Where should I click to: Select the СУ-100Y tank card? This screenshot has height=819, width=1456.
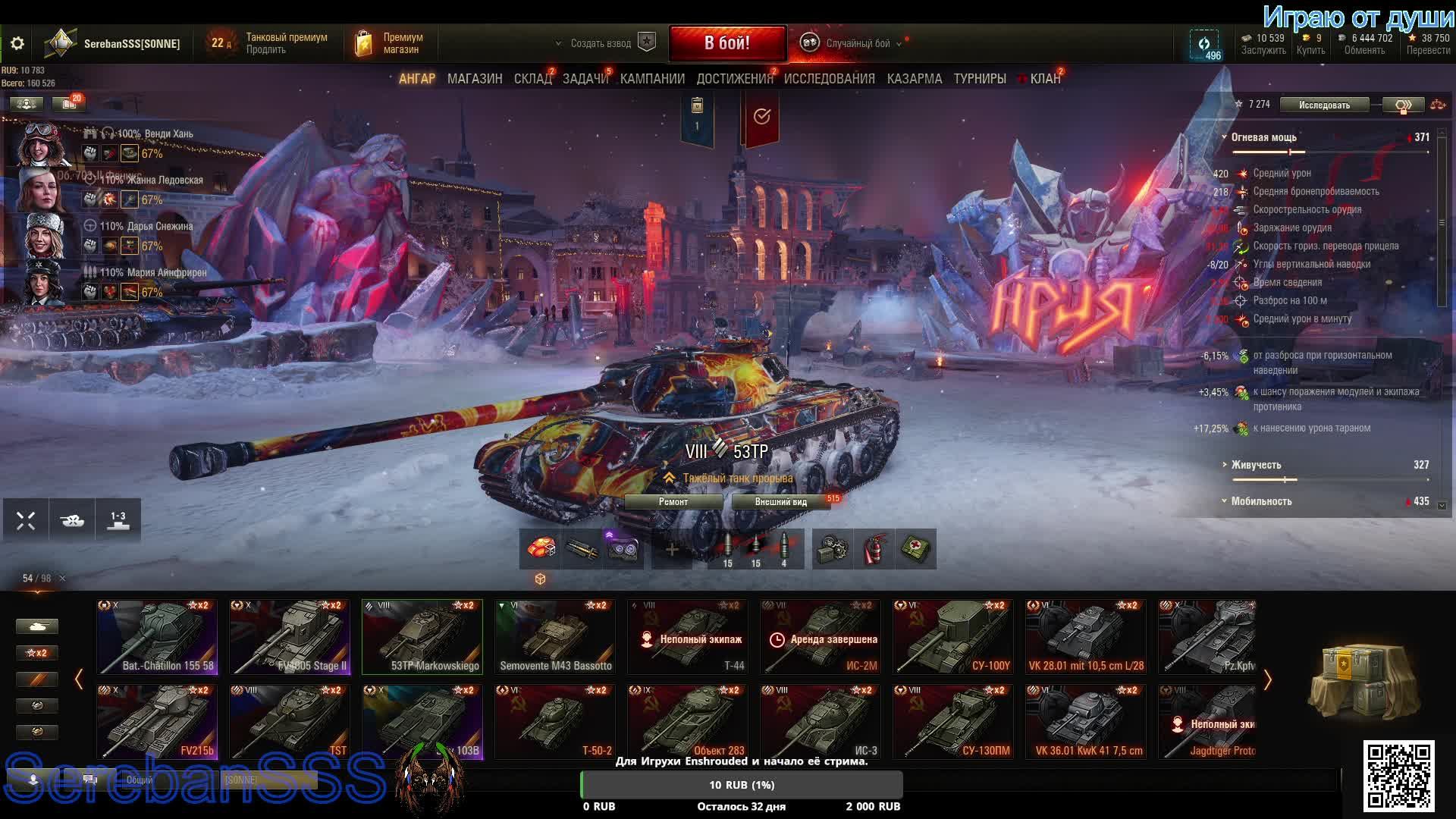coord(953,637)
